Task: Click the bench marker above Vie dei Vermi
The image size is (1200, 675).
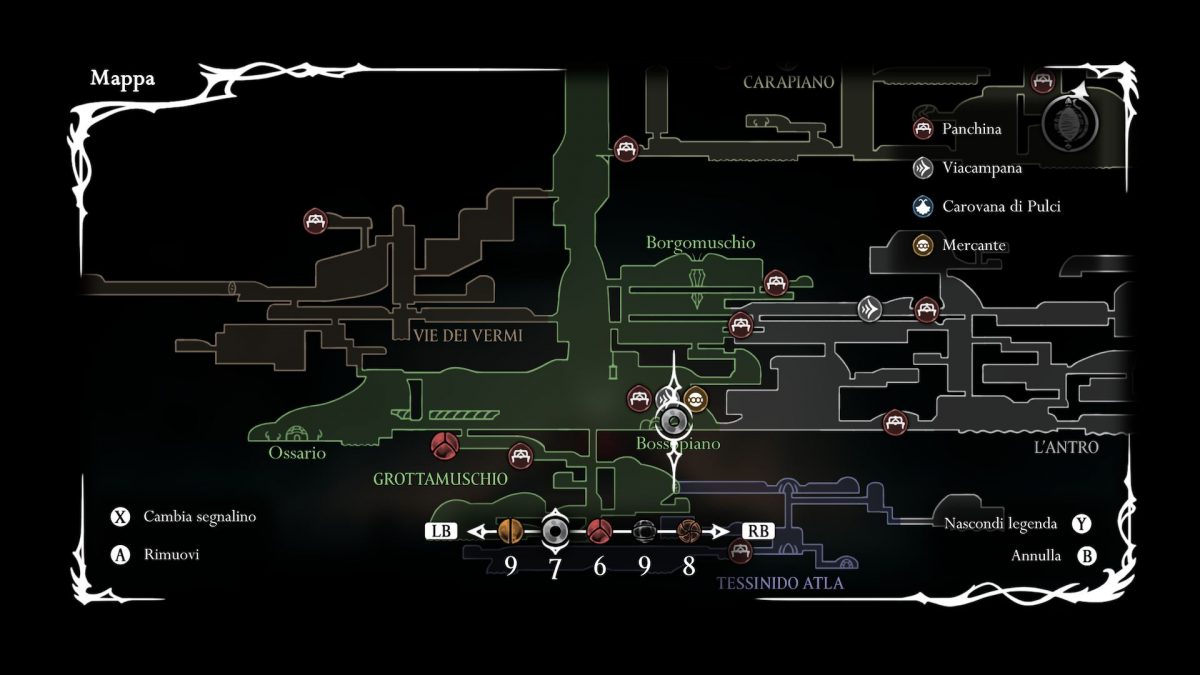Action: click(x=316, y=221)
